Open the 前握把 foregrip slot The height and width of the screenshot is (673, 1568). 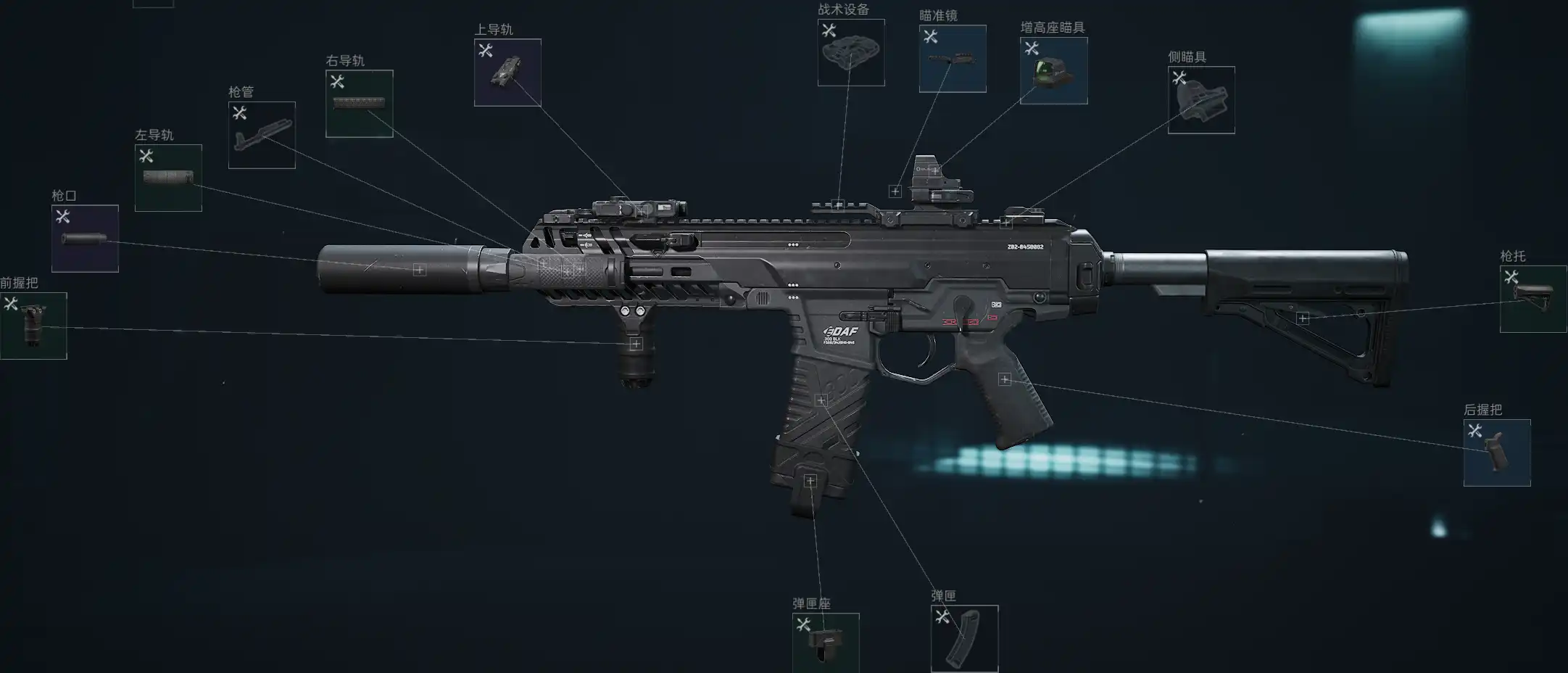[x=33, y=326]
